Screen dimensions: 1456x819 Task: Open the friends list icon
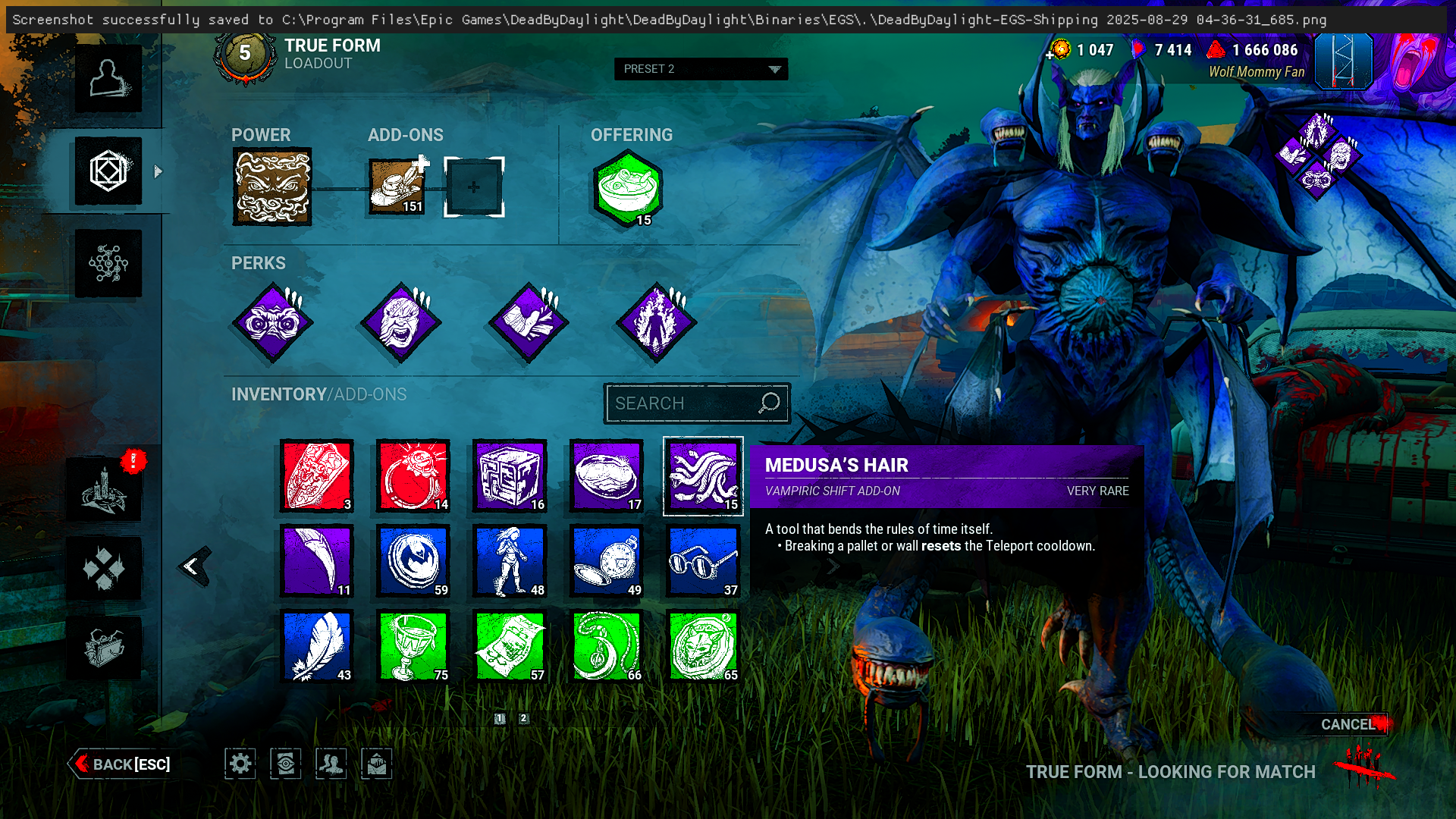coord(331,764)
